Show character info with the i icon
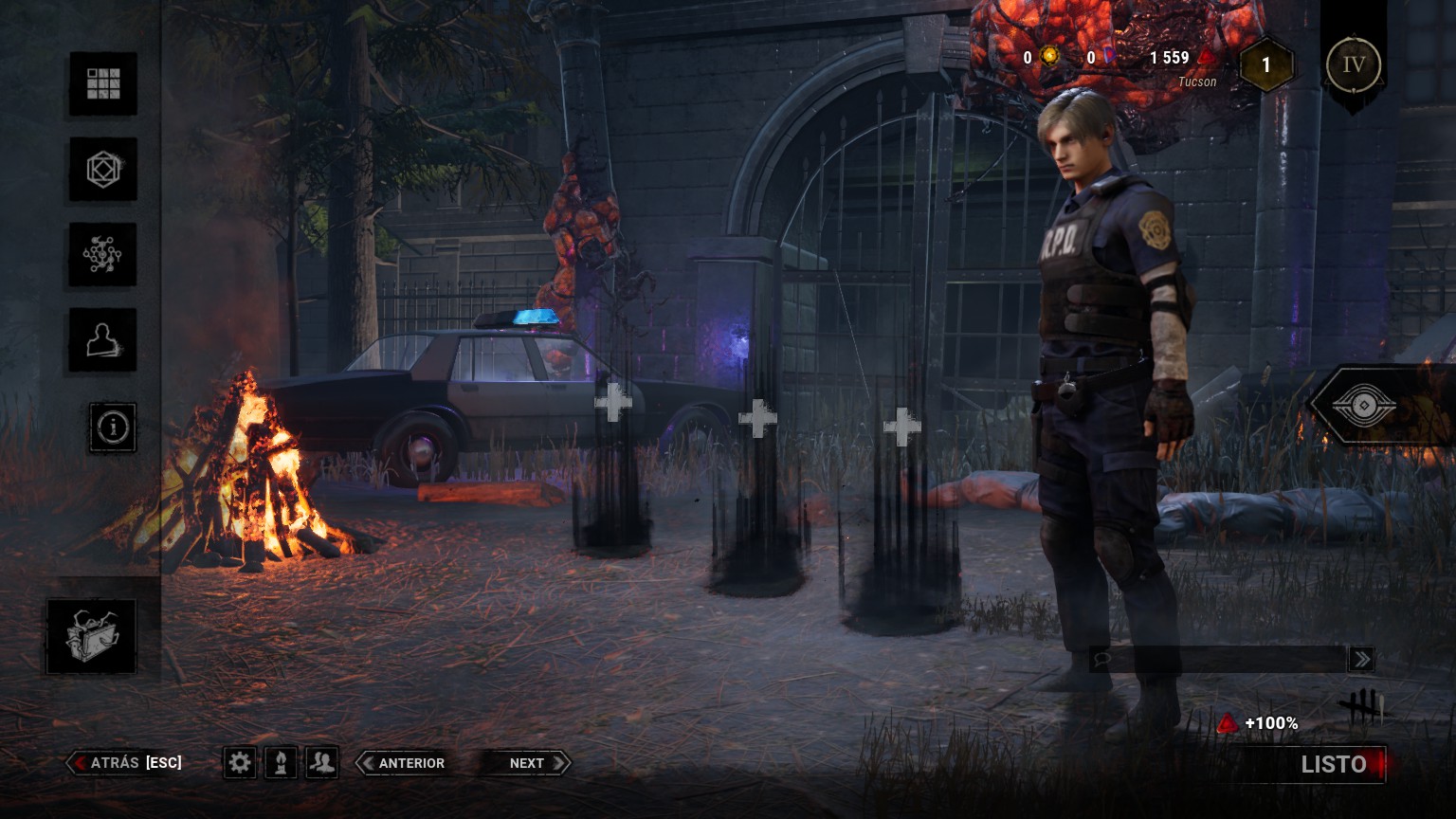The image size is (1456, 819). tap(113, 428)
